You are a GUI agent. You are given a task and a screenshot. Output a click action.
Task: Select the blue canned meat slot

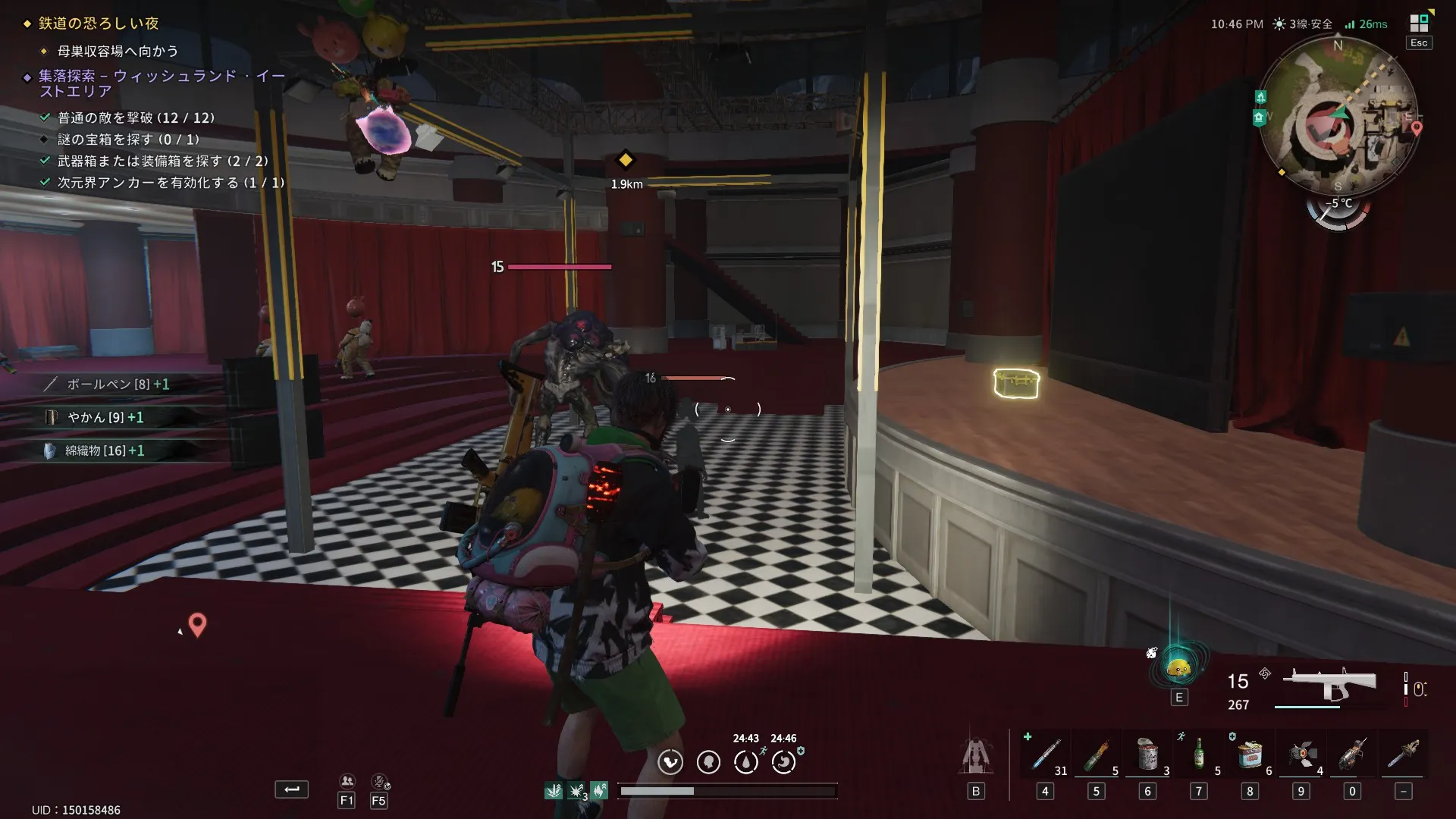pyautogui.click(x=1250, y=755)
